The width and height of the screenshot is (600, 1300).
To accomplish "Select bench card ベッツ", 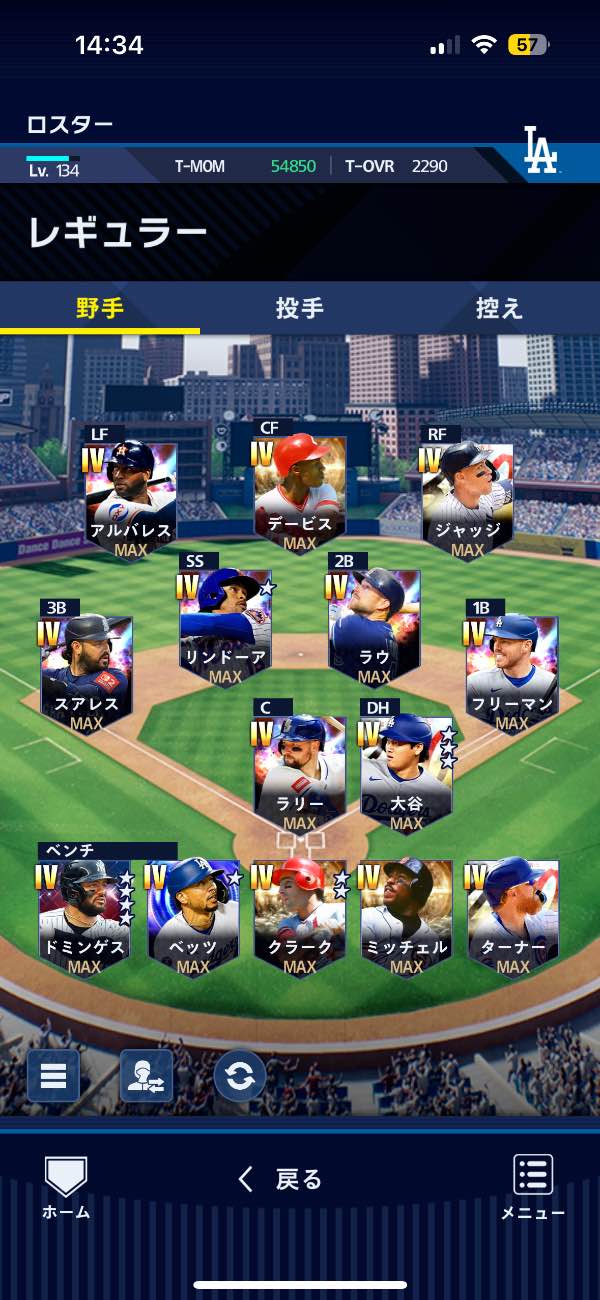I will 193,917.
